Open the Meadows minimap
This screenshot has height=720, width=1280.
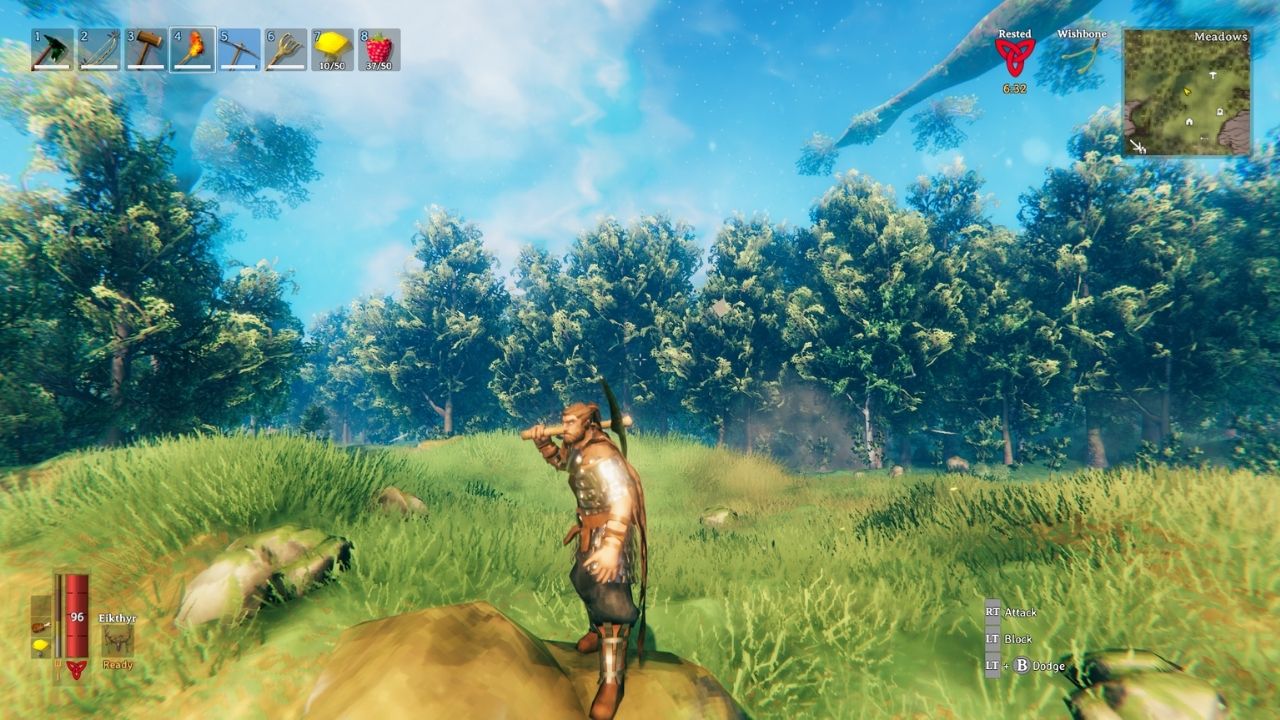(1187, 92)
